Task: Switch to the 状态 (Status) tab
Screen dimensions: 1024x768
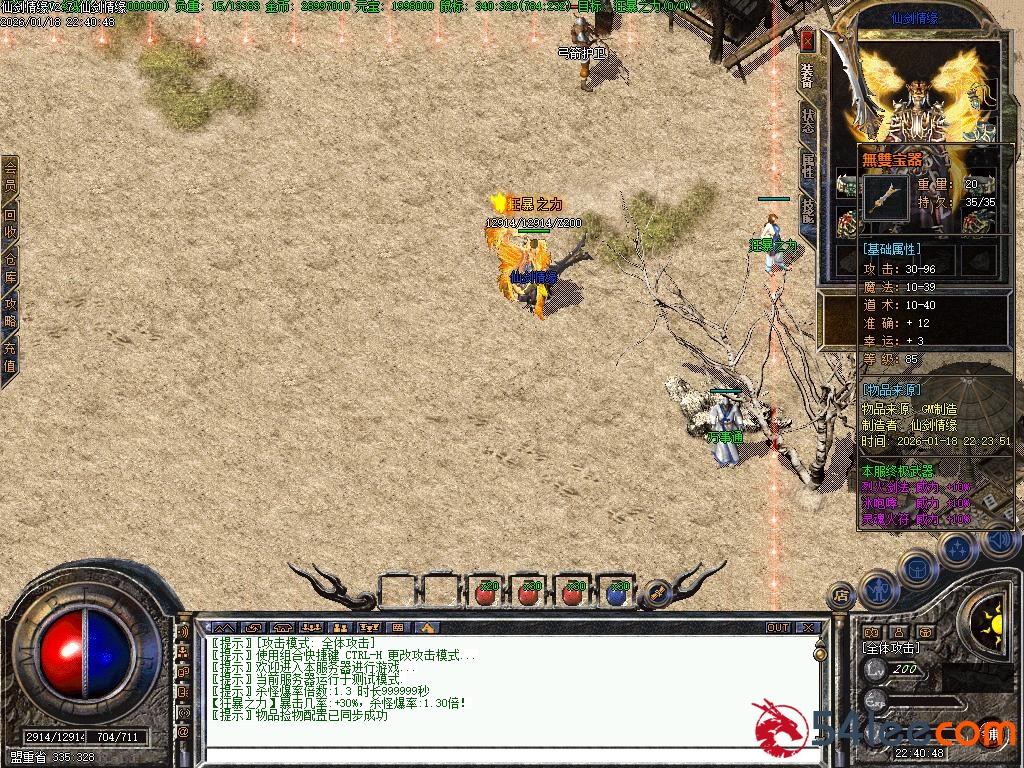Action: tap(808, 121)
